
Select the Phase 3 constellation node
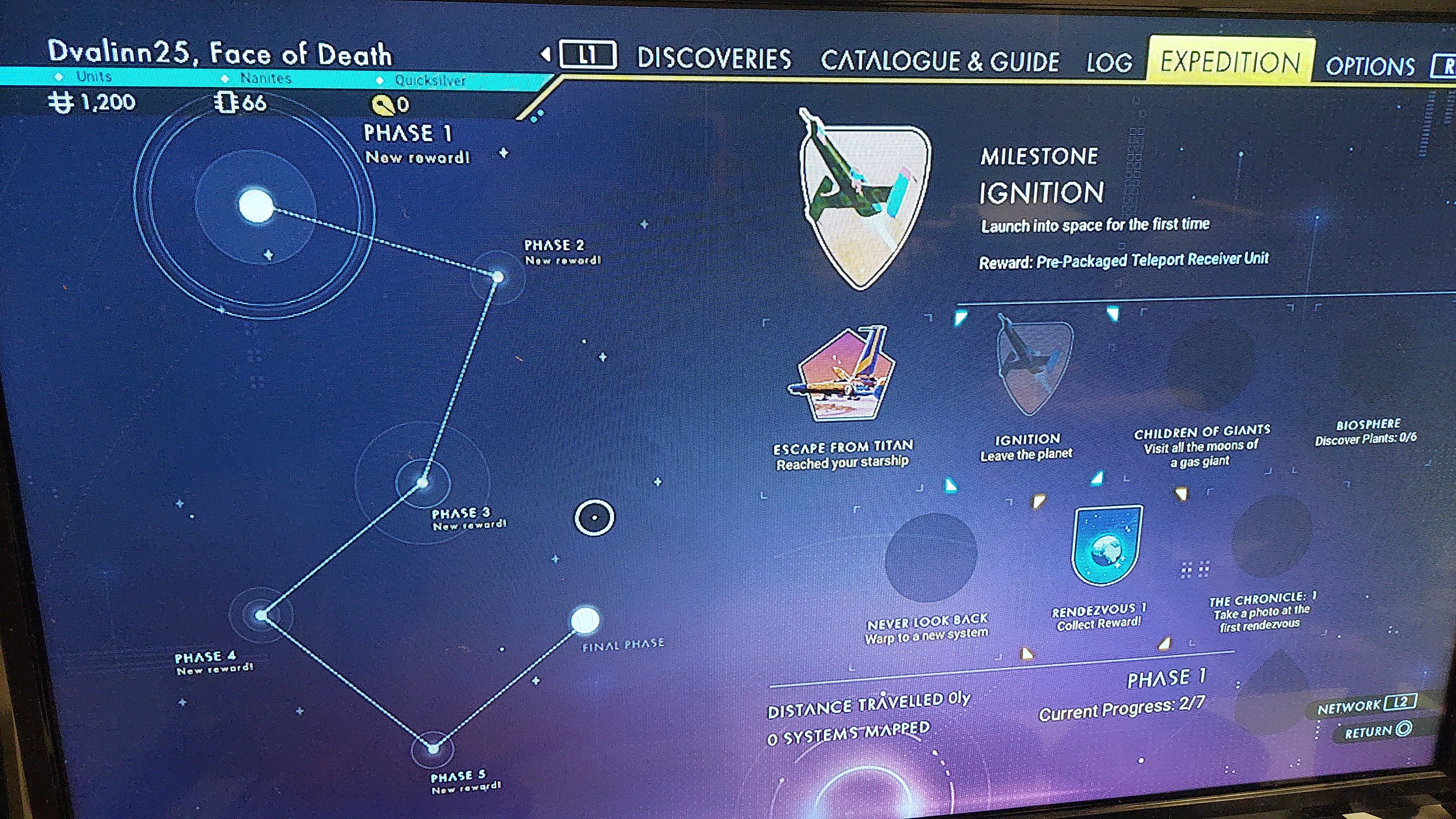(x=422, y=483)
